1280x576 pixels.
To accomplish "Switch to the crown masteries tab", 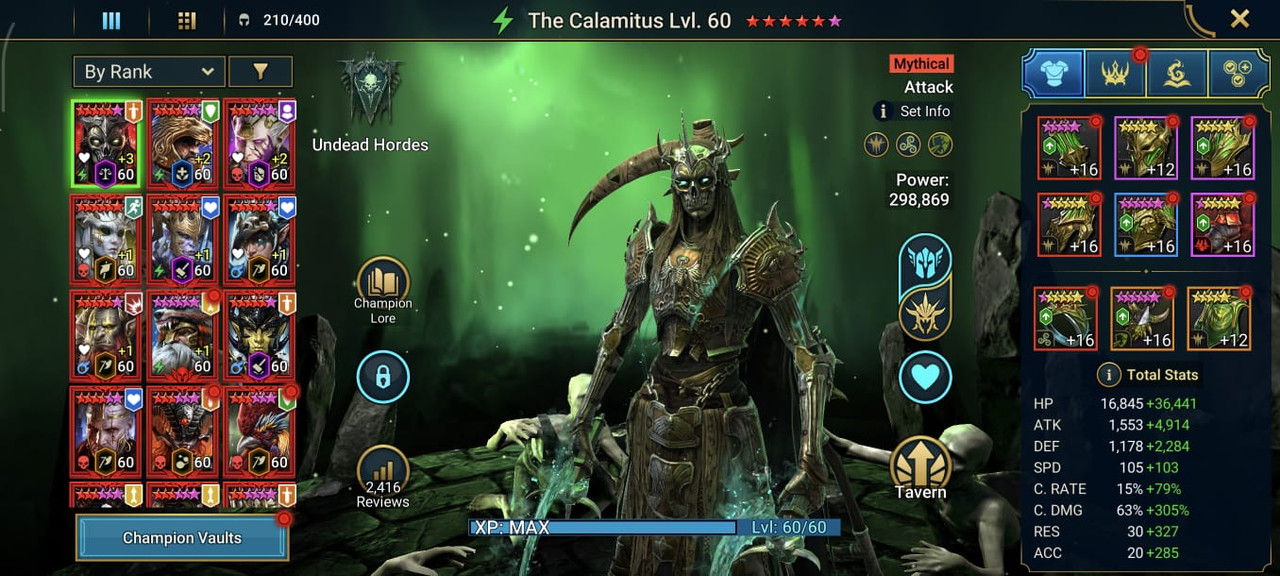I will point(1115,73).
